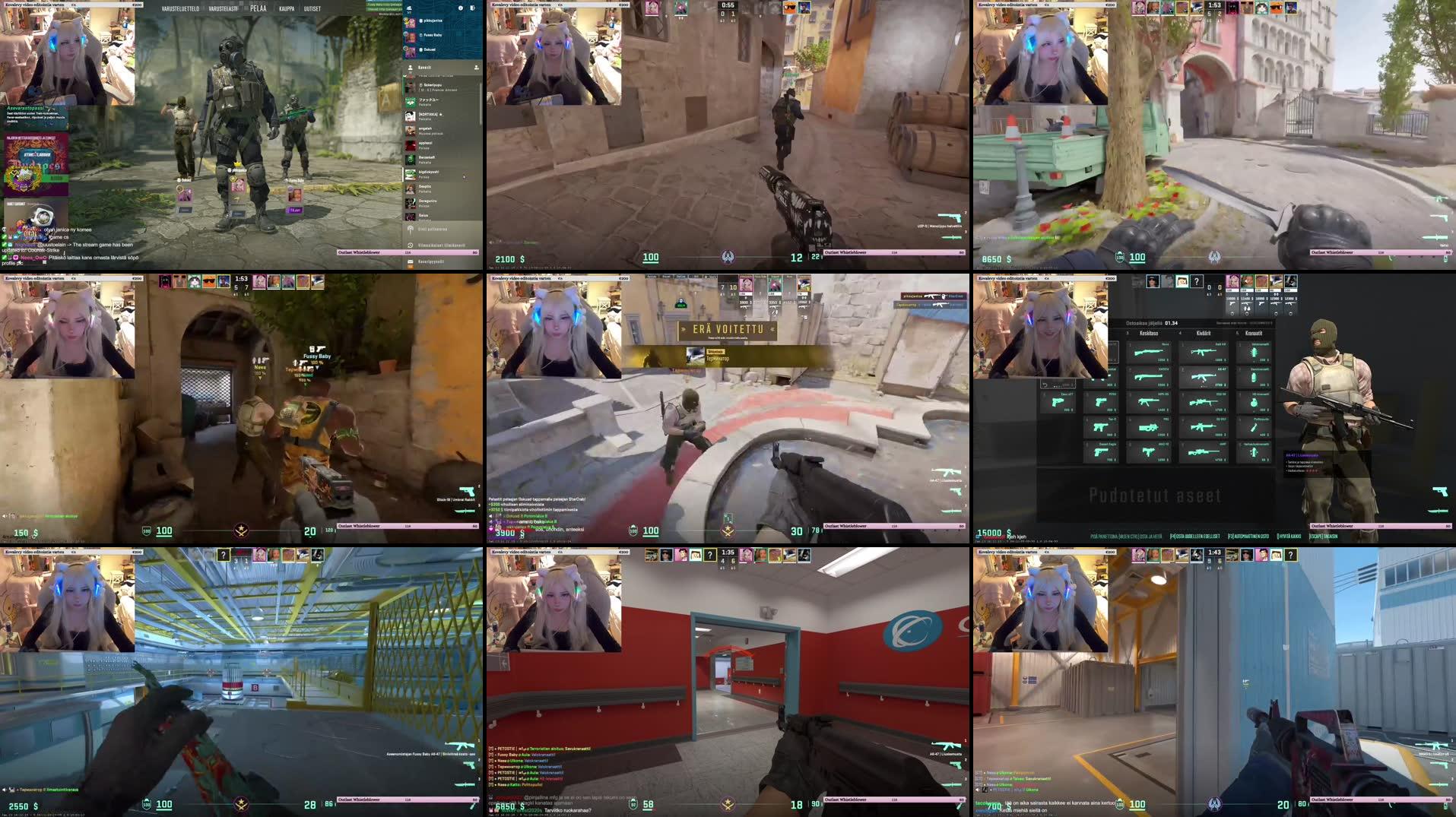Select the P90 icon under Keskitaso
Viewport: 1456px width, 817px height.
tap(1148, 427)
